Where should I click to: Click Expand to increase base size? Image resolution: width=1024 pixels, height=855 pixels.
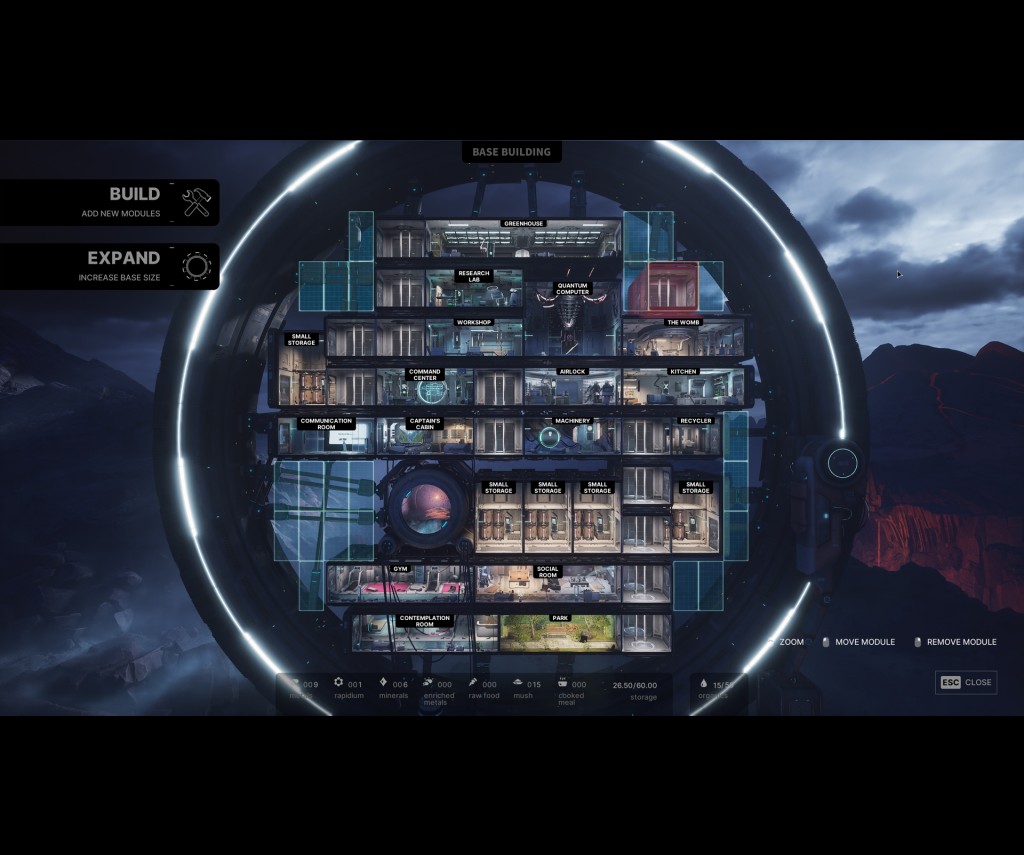click(x=135, y=265)
